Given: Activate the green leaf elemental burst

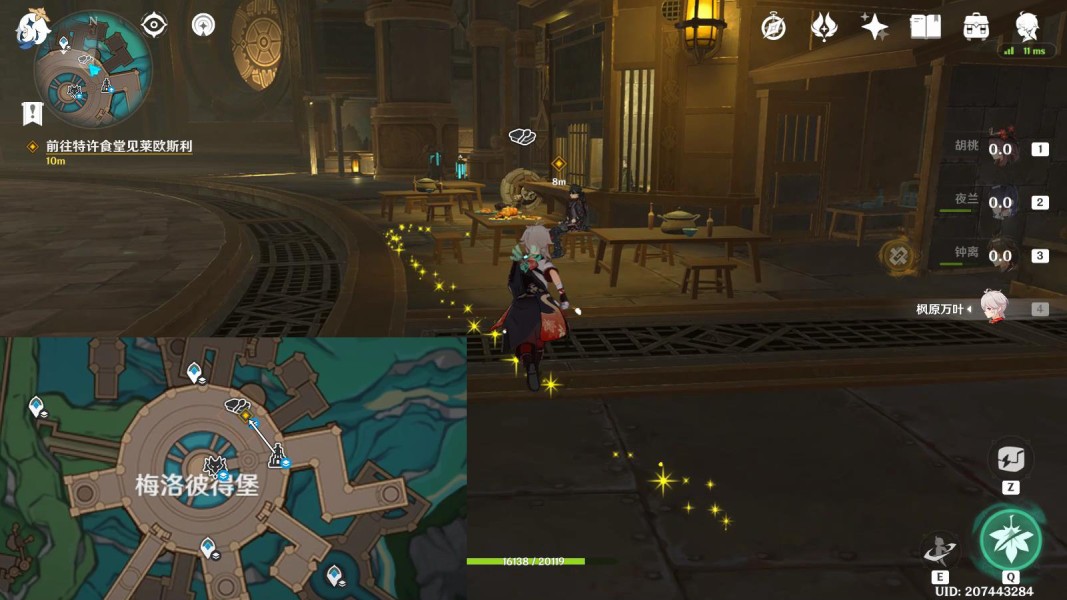Looking at the screenshot, I should (1010, 540).
